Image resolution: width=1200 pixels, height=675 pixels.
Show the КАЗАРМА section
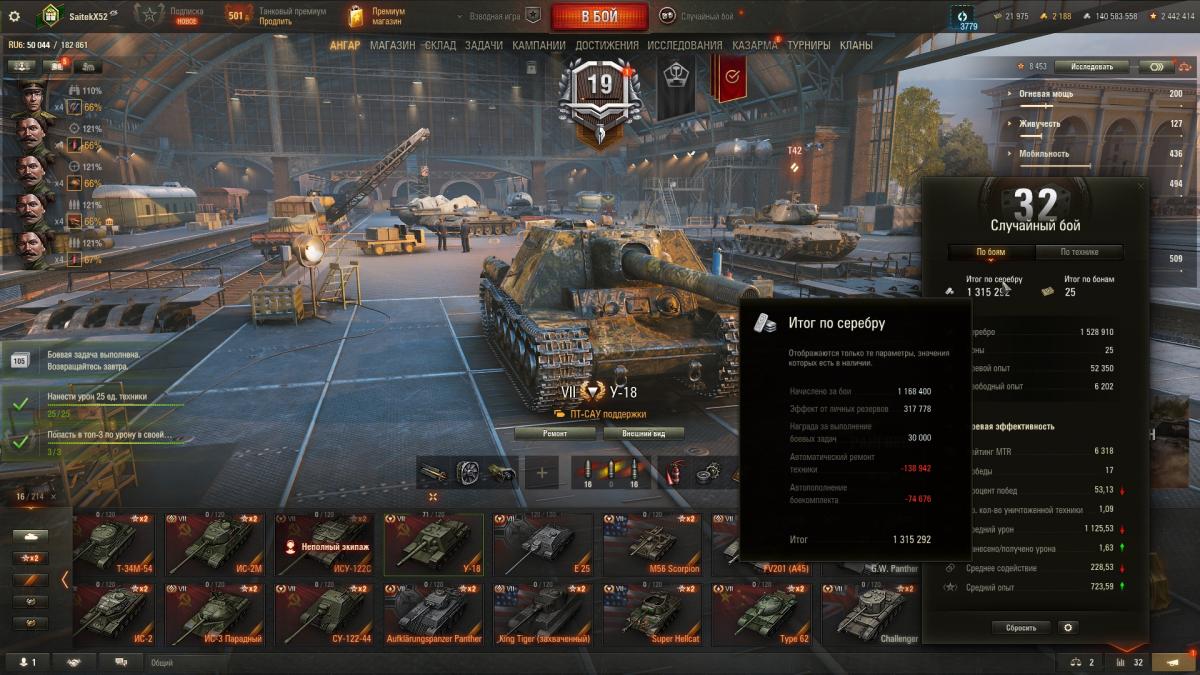[754, 45]
